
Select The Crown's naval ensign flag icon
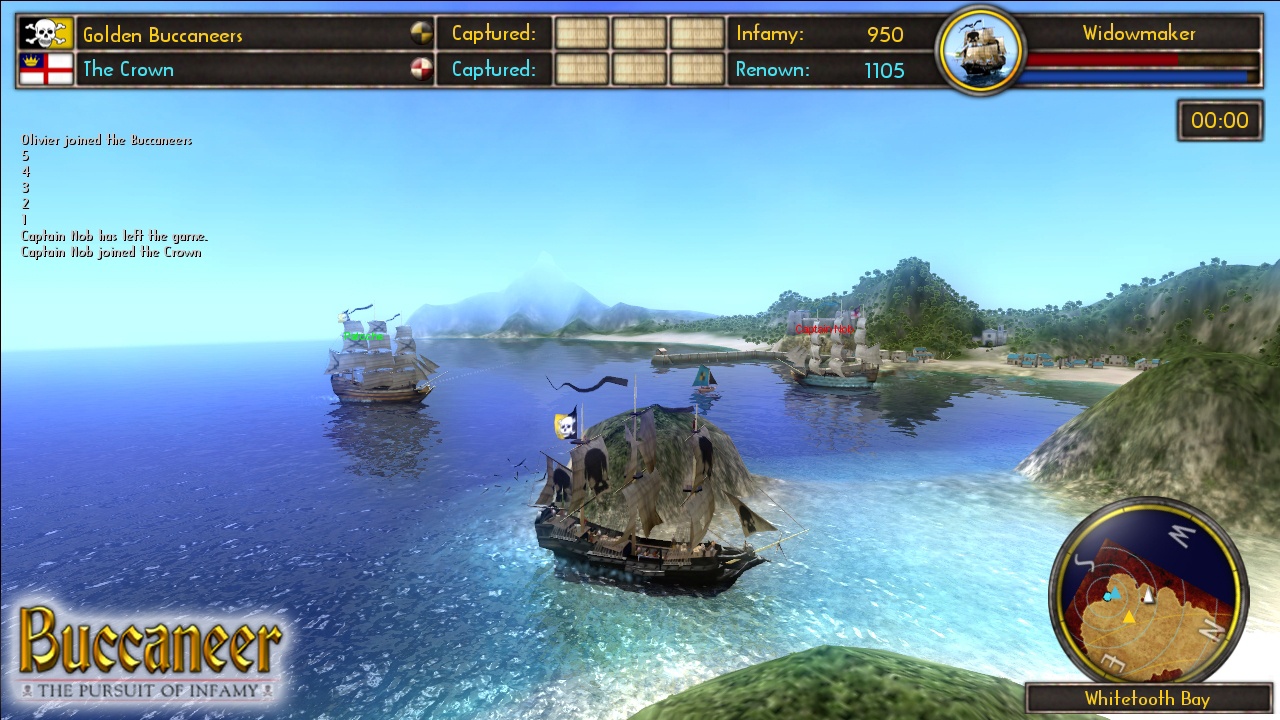point(45,69)
